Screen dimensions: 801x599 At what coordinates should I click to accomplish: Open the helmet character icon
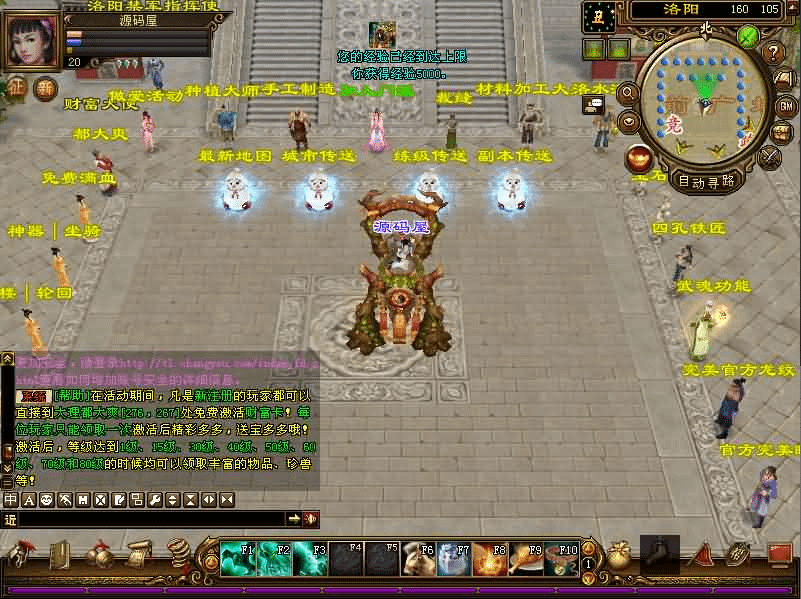20,555
